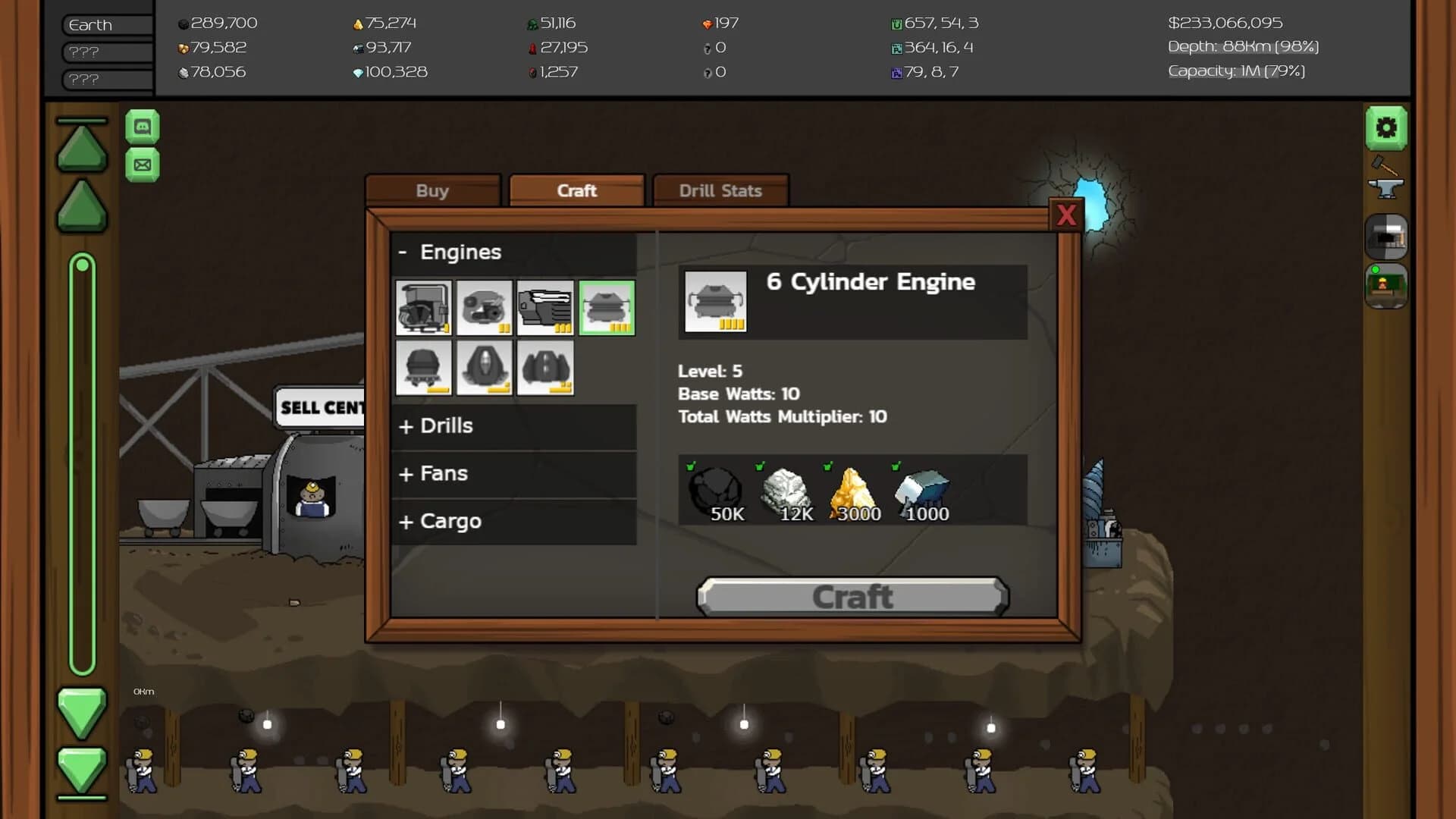The width and height of the screenshot is (1456, 819).
Task: Open the machine room sidebar icon
Action: point(1386,237)
